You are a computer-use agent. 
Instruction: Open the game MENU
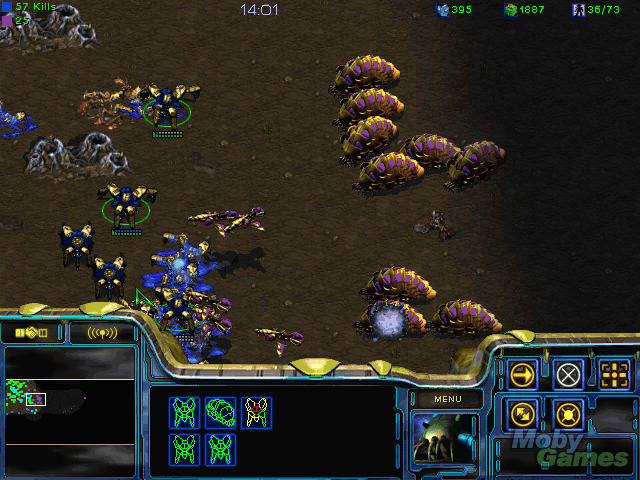pos(446,399)
